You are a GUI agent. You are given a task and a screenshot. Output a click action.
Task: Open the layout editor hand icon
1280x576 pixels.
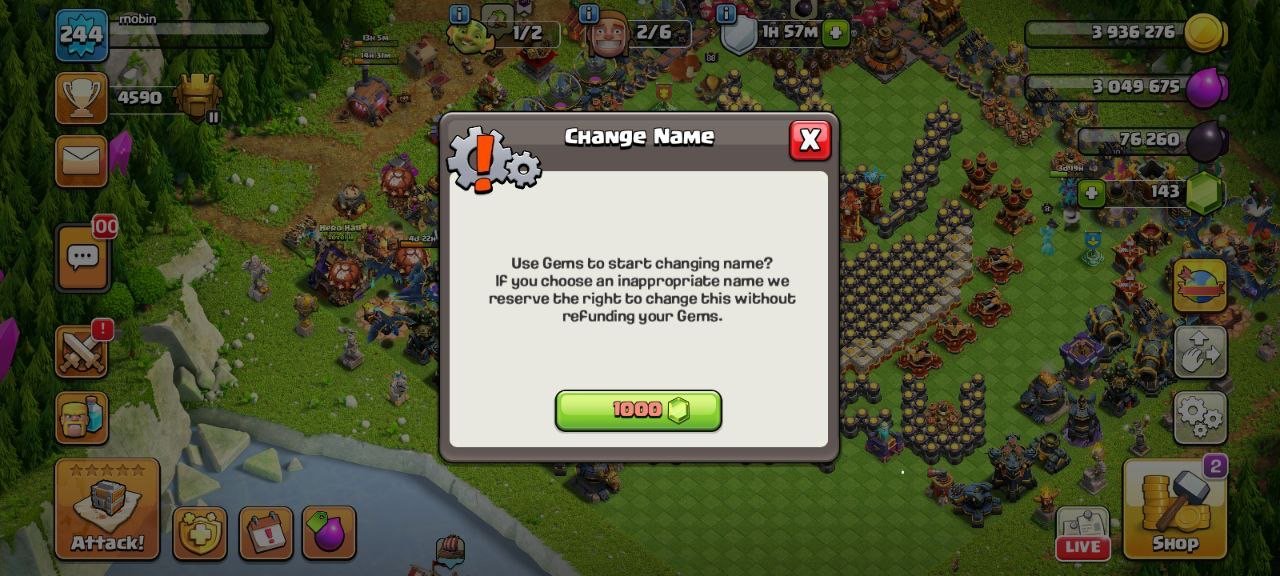(1200, 351)
